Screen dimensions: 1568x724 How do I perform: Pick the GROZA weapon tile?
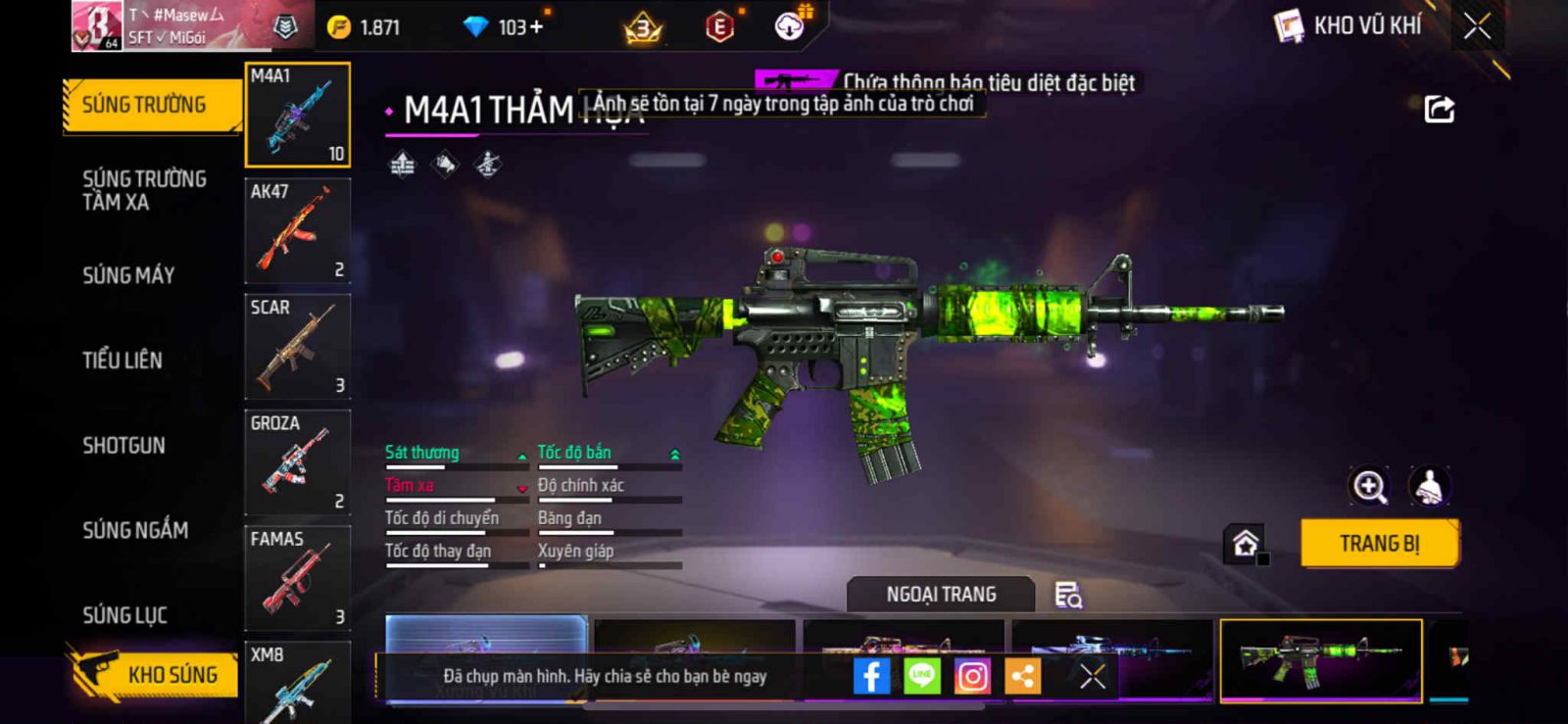click(x=297, y=462)
